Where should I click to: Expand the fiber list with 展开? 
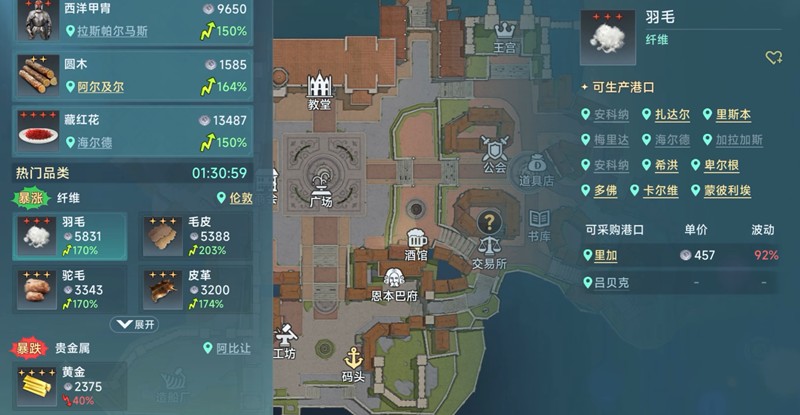coord(135,325)
